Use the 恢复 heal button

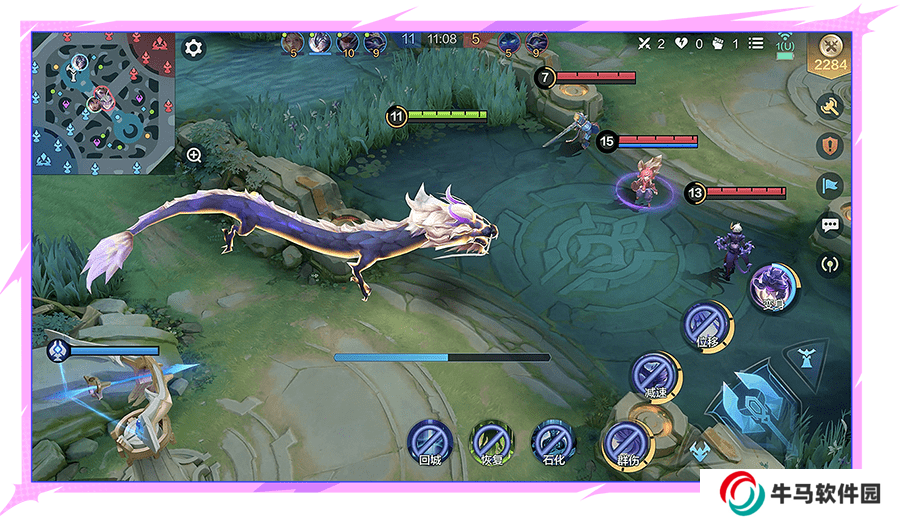pos(491,441)
